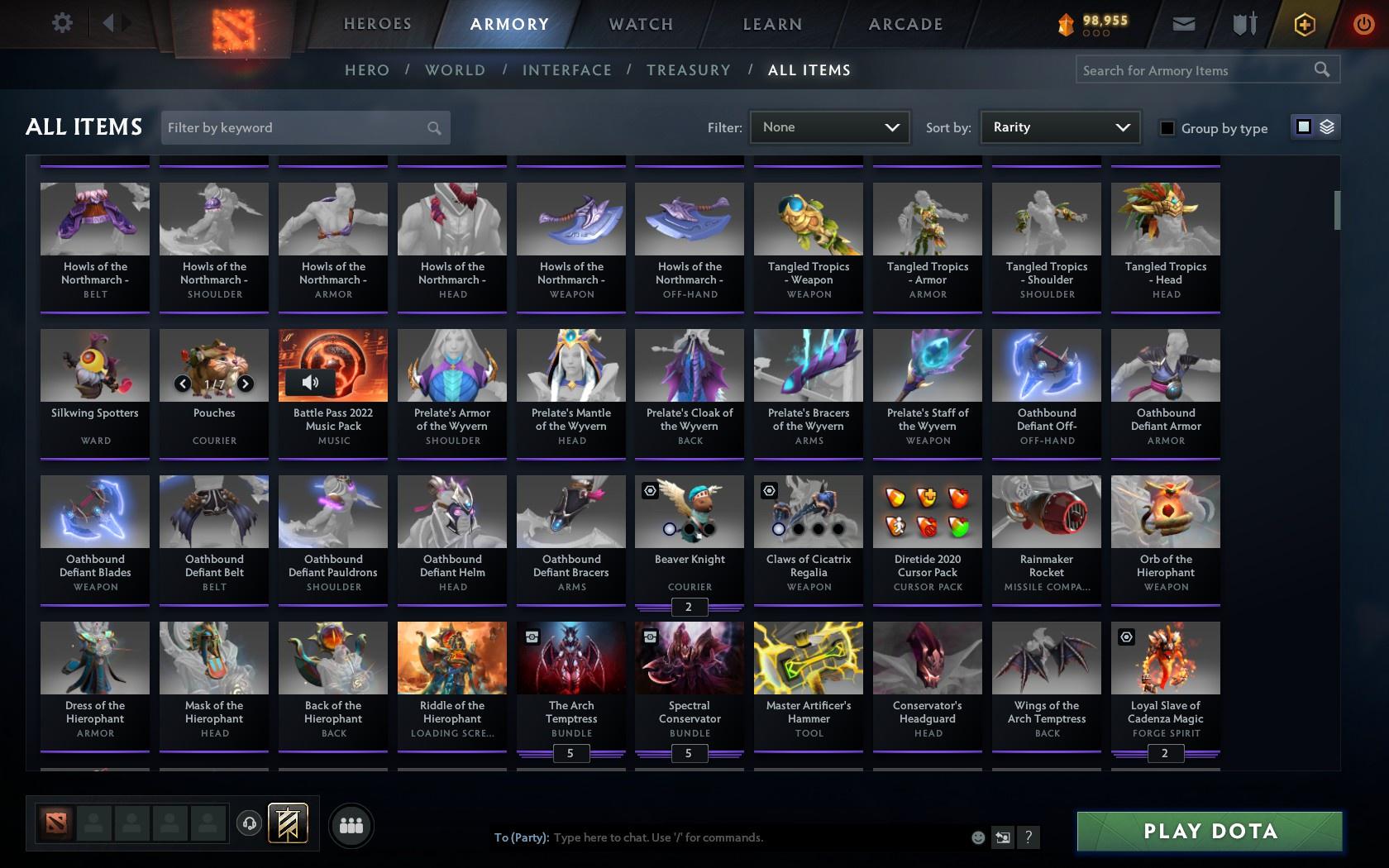The height and width of the screenshot is (868, 1389).
Task: Click the headset voice chat icon
Action: 248,824
